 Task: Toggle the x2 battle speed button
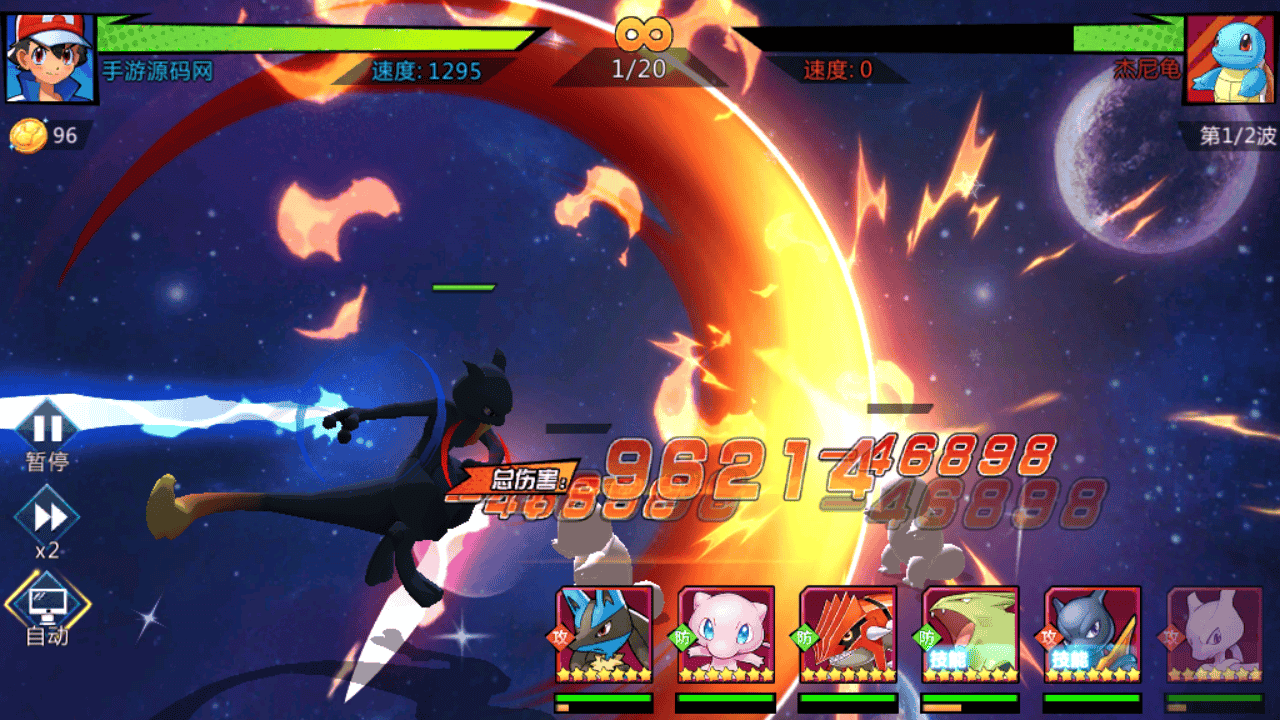coord(47,517)
